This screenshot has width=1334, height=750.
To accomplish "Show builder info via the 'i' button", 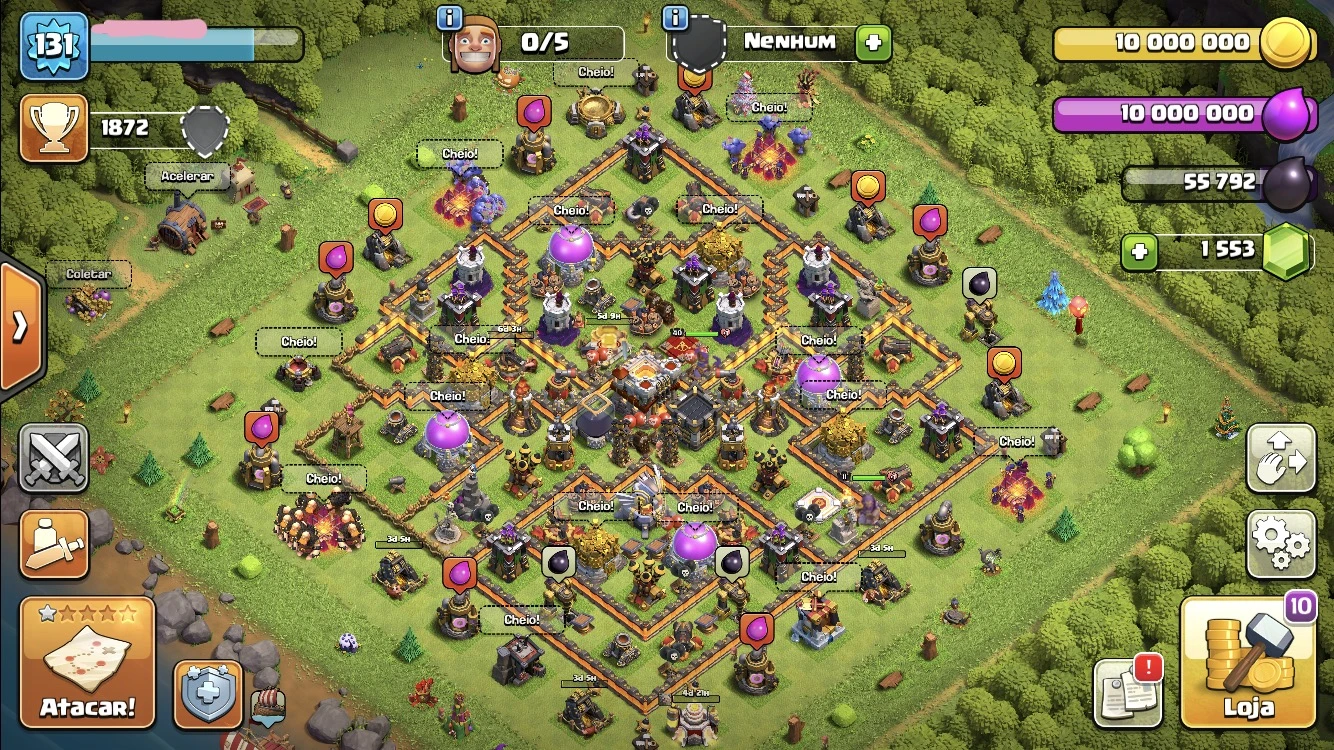I will pyautogui.click(x=451, y=18).
